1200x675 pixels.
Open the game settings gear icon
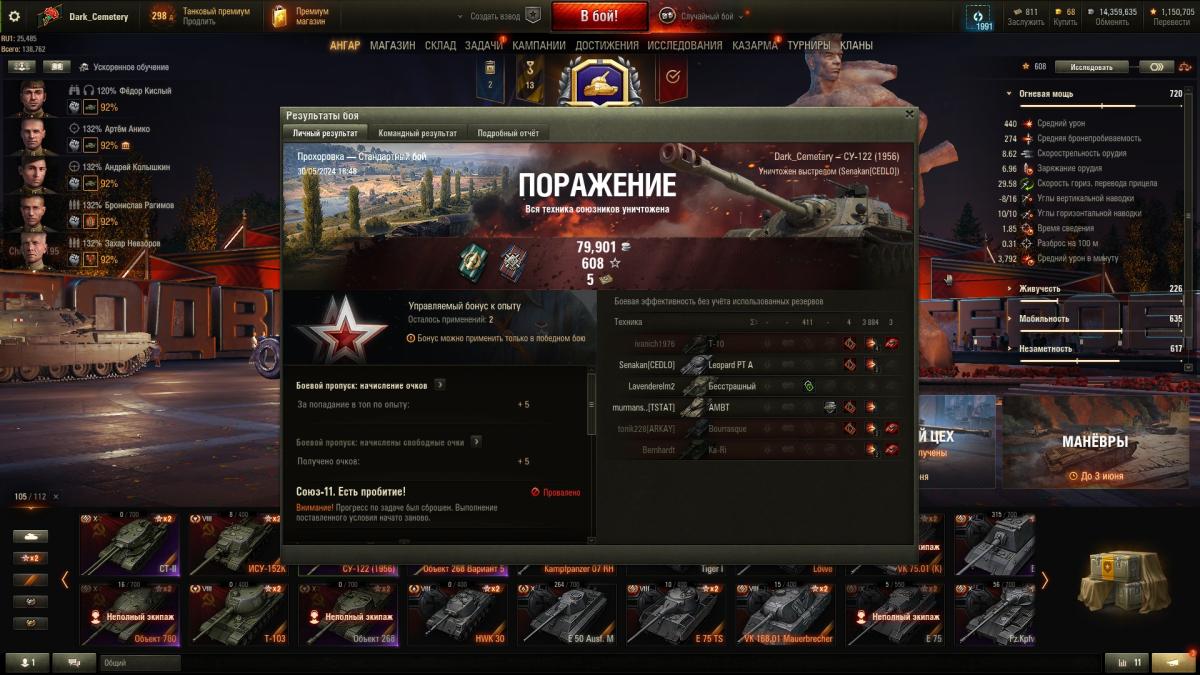tap(14, 16)
